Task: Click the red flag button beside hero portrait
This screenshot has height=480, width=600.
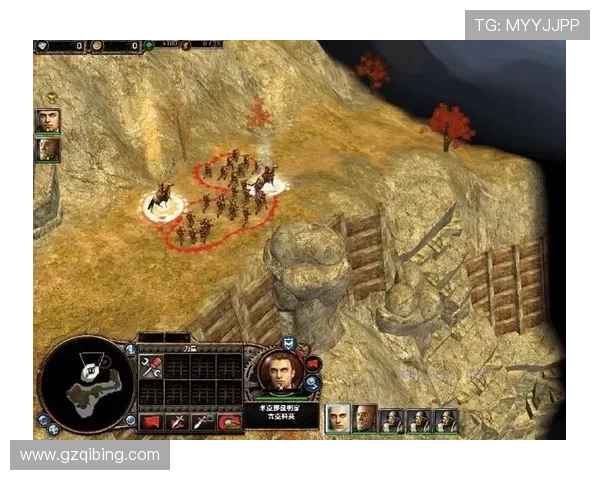Action: (313, 363)
